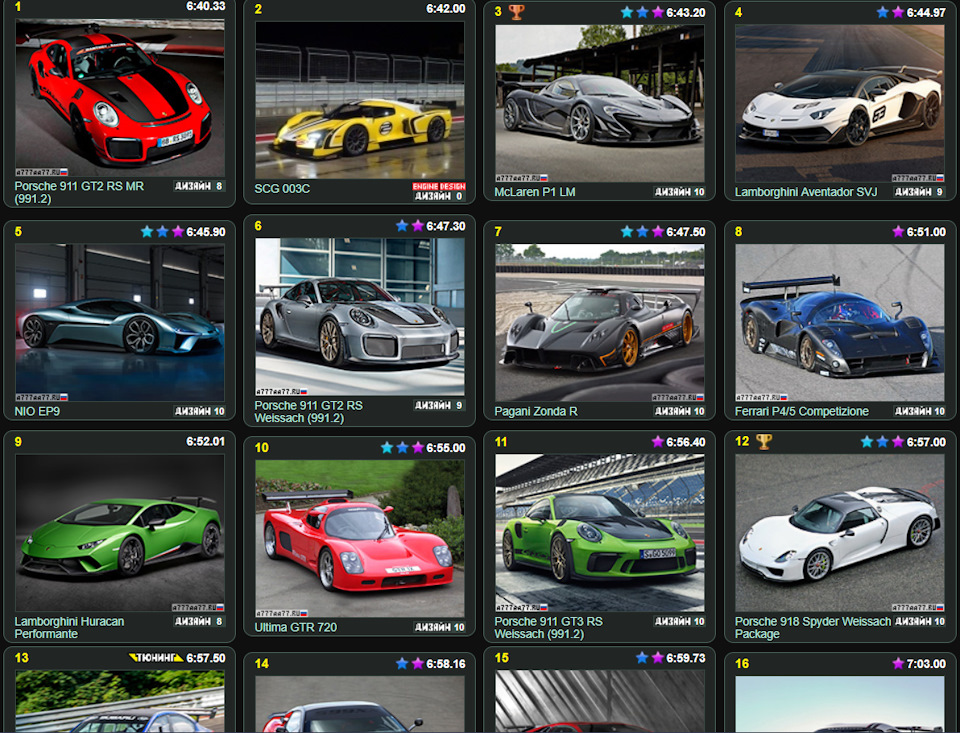The width and height of the screenshot is (960, 733).
Task: Choose the silver Porsche 911 GT2 RS Weissach
Action: (x=359, y=316)
